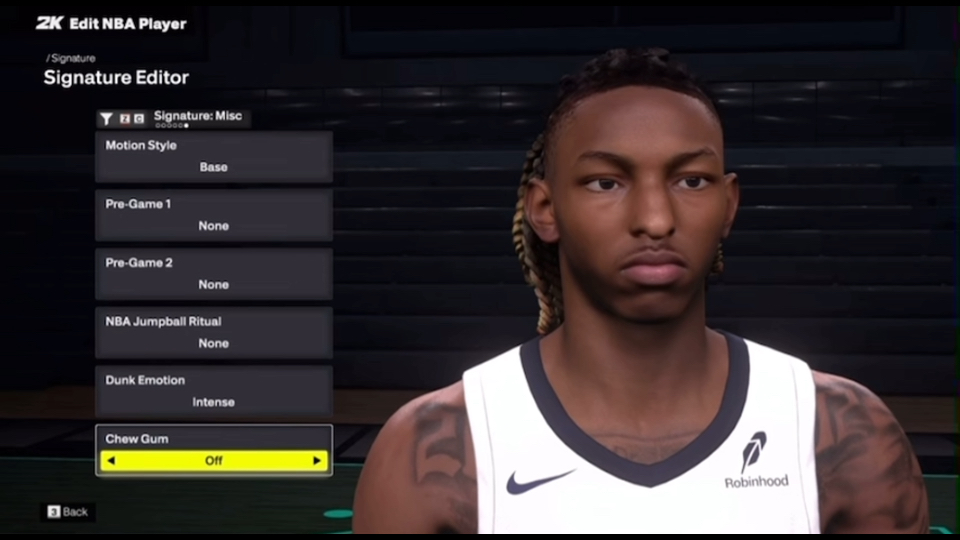The width and height of the screenshot is (960, 540).
Task: Click the right arrow on Chew Gum
Action: (317, 461)
